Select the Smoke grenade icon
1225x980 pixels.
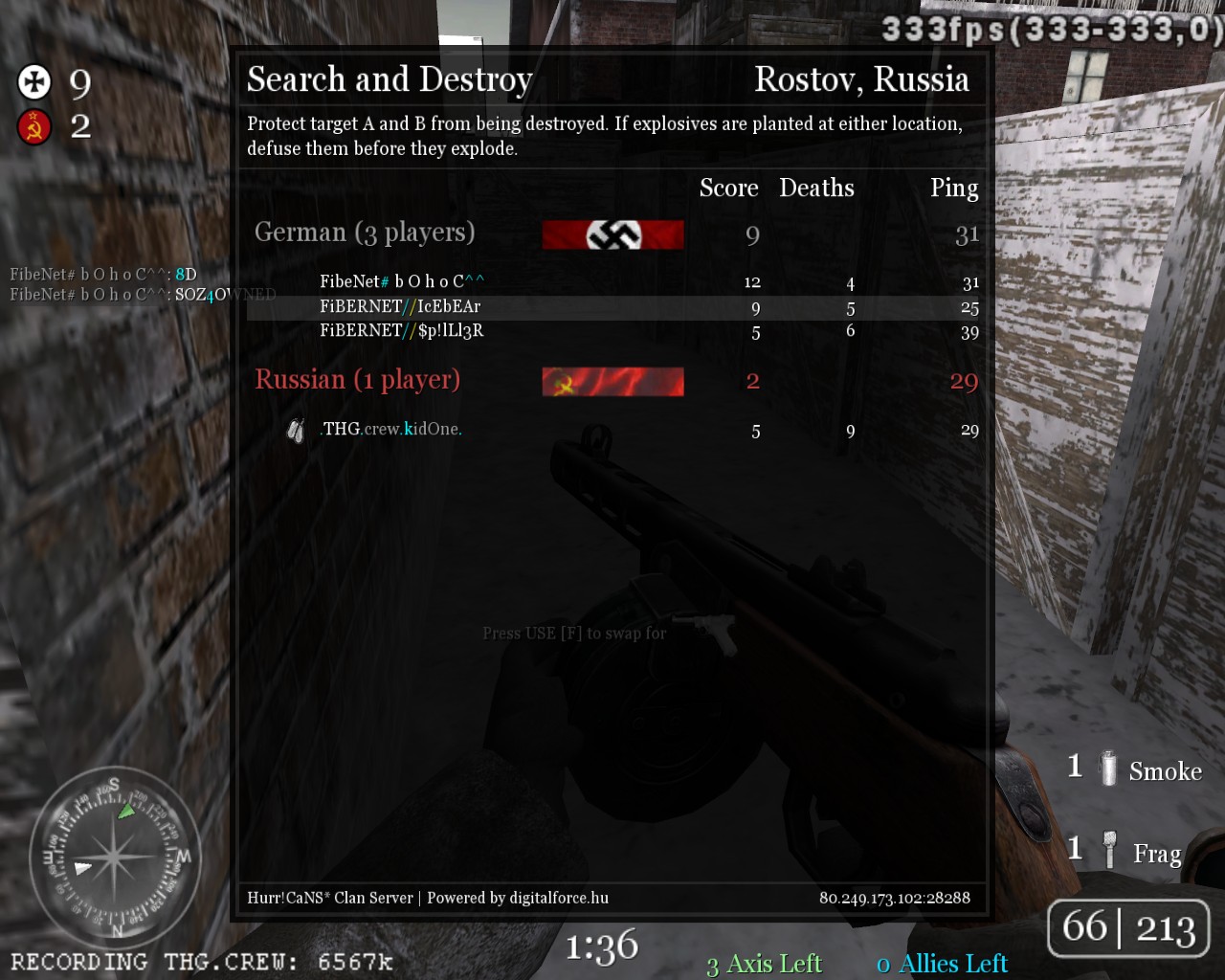(x=1108, y=768)
